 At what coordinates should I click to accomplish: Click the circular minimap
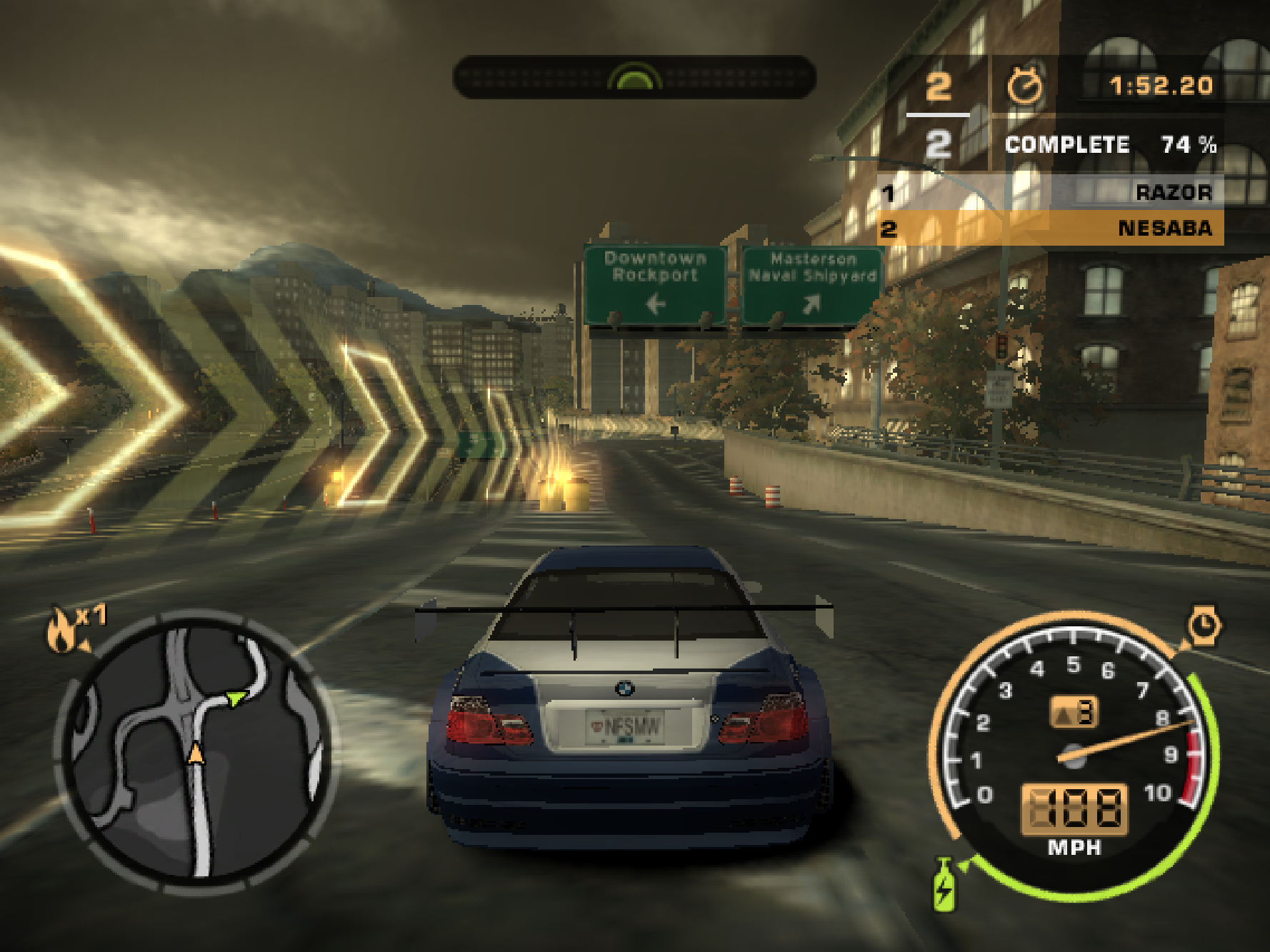194,750
